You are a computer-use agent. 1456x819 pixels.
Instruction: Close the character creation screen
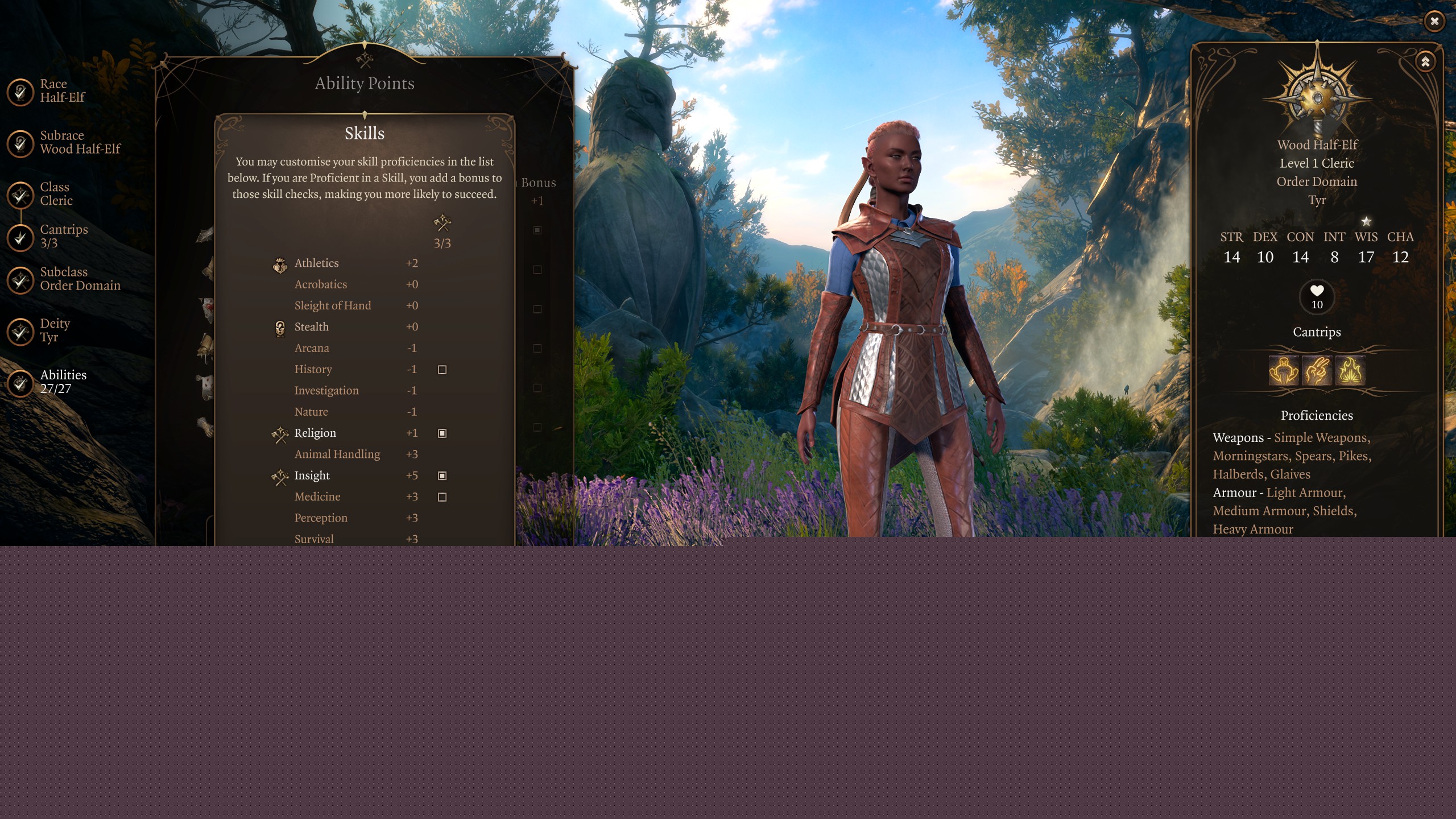(x=1434, y=22)
